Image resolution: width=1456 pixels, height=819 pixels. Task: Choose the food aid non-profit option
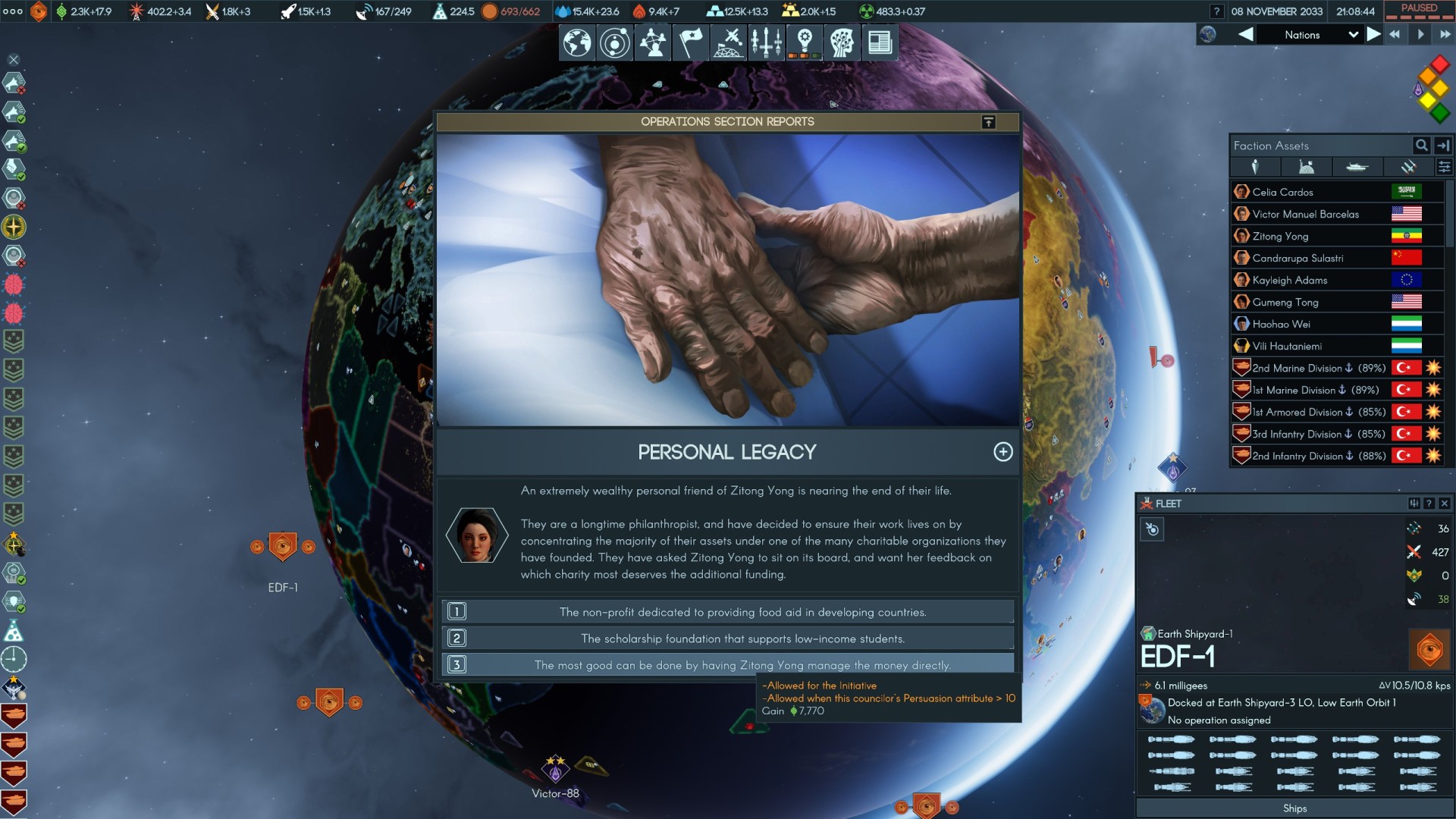pyautogui.click(x=742, y=612)
